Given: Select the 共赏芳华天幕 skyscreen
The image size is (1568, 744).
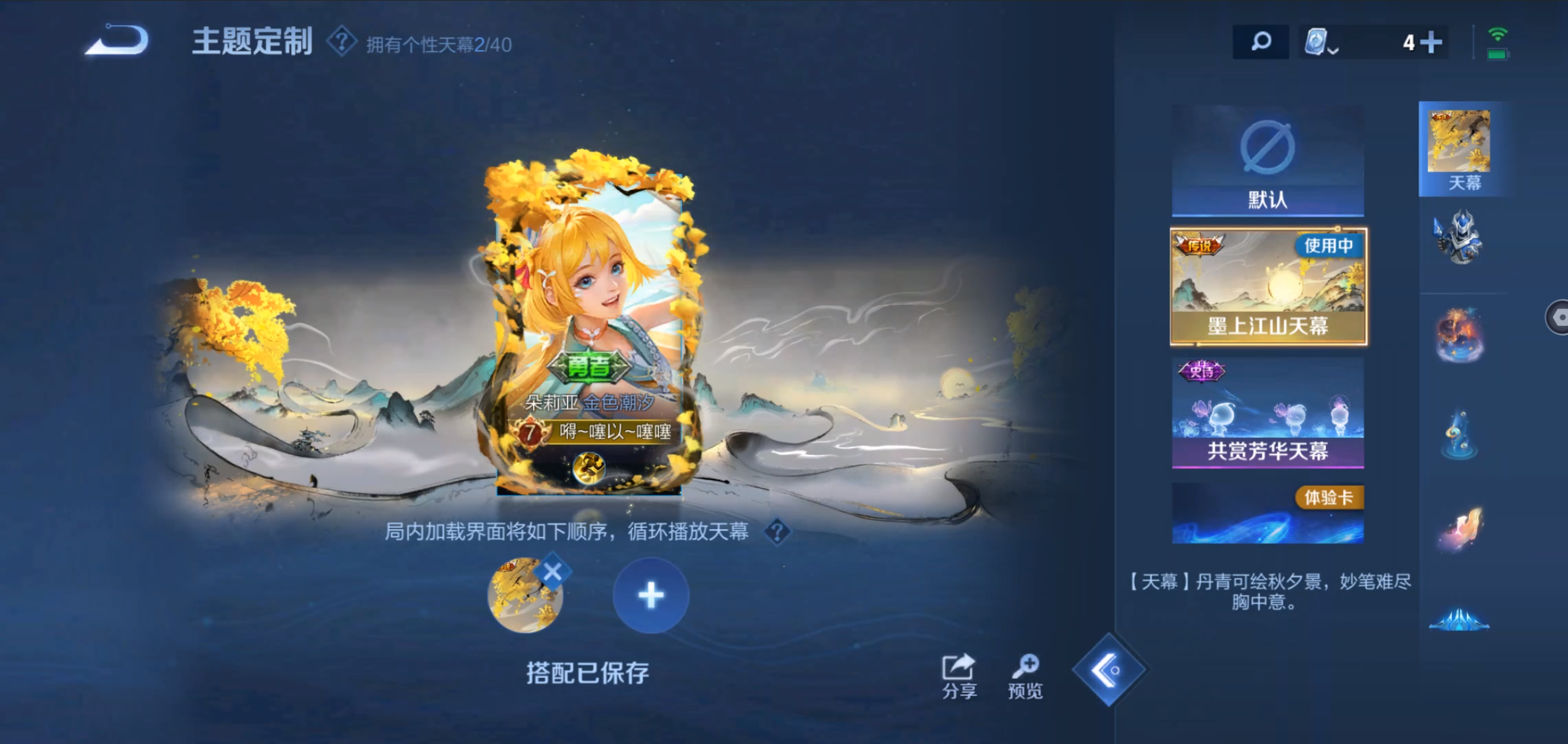Looking at the screenshot, I should [1267, 412].
